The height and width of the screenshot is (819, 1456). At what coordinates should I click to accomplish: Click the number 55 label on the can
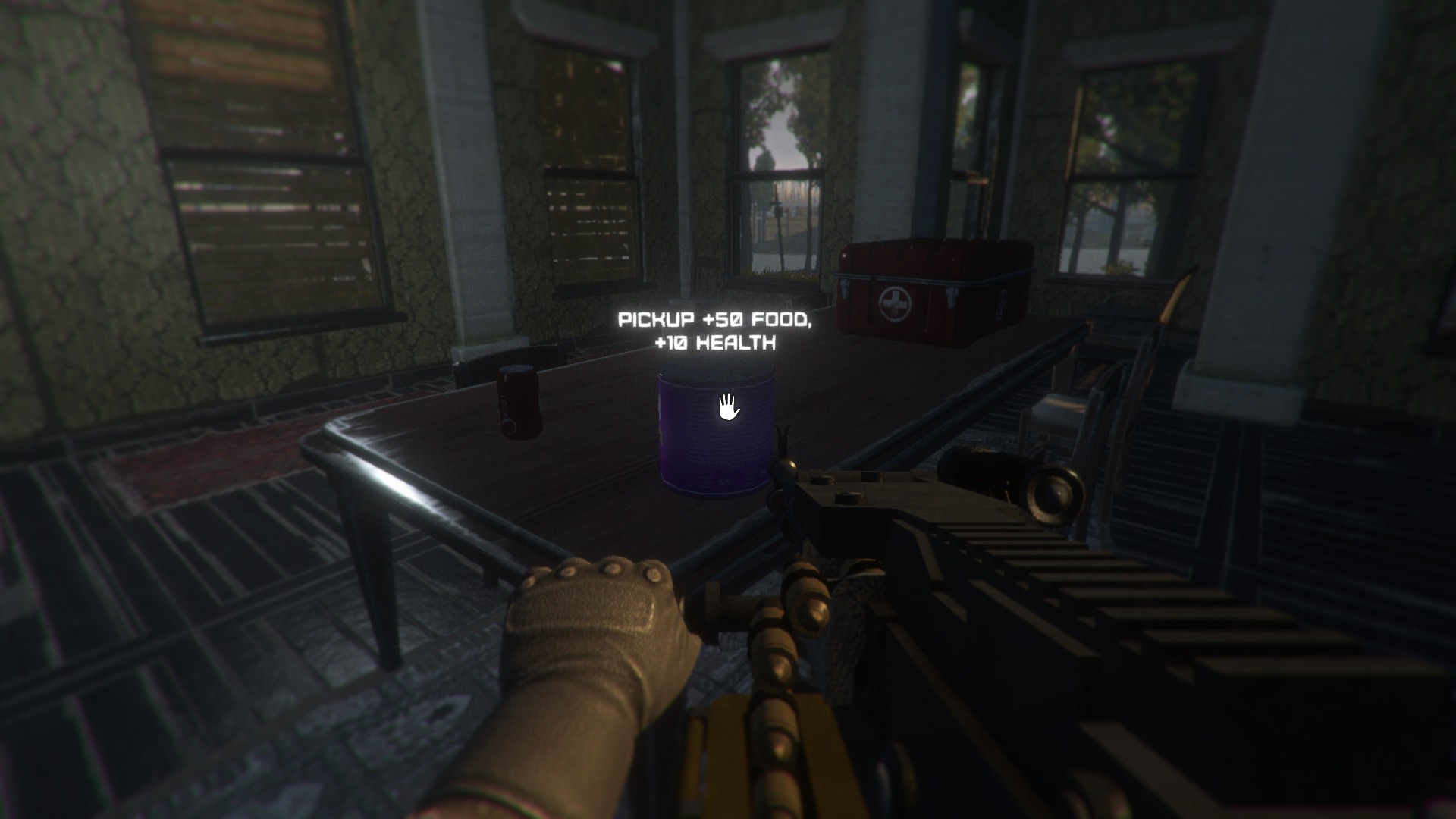pyautogui.click(x=724, y=482)
